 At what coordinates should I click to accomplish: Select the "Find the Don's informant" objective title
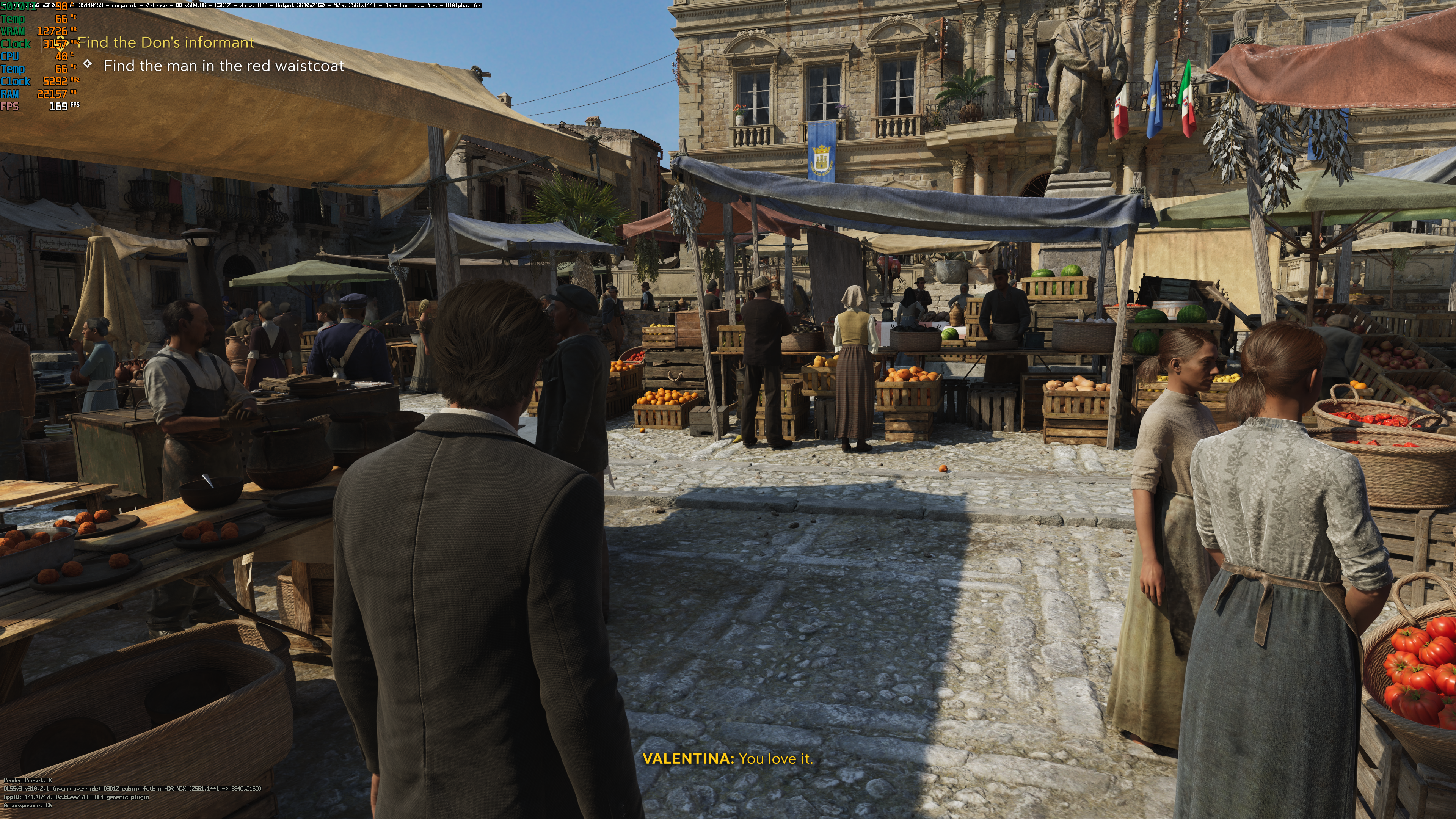pyautogui.click(x=166, y=43)
